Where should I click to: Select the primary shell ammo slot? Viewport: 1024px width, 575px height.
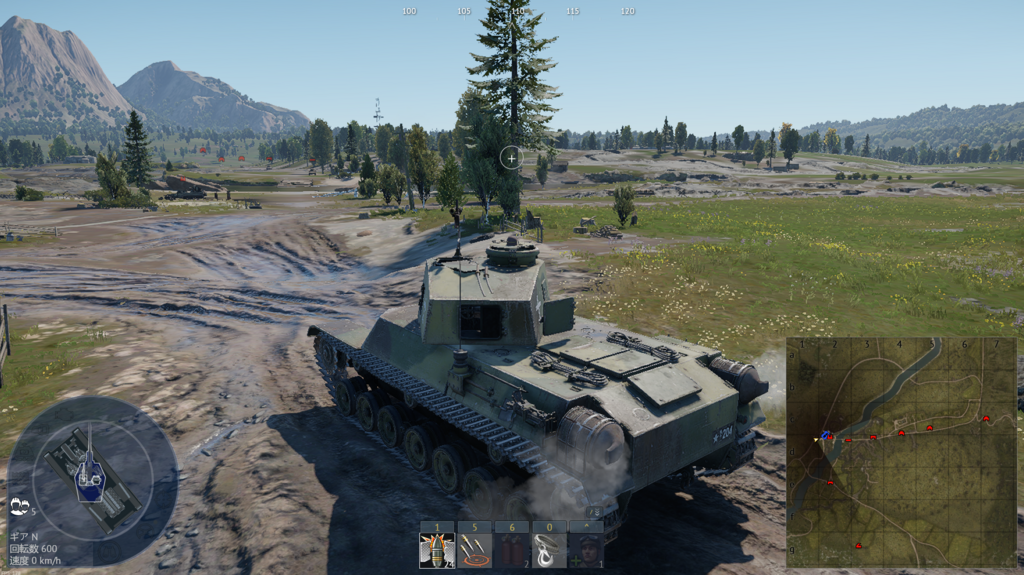pyautogui.click(x=437, y=550)
